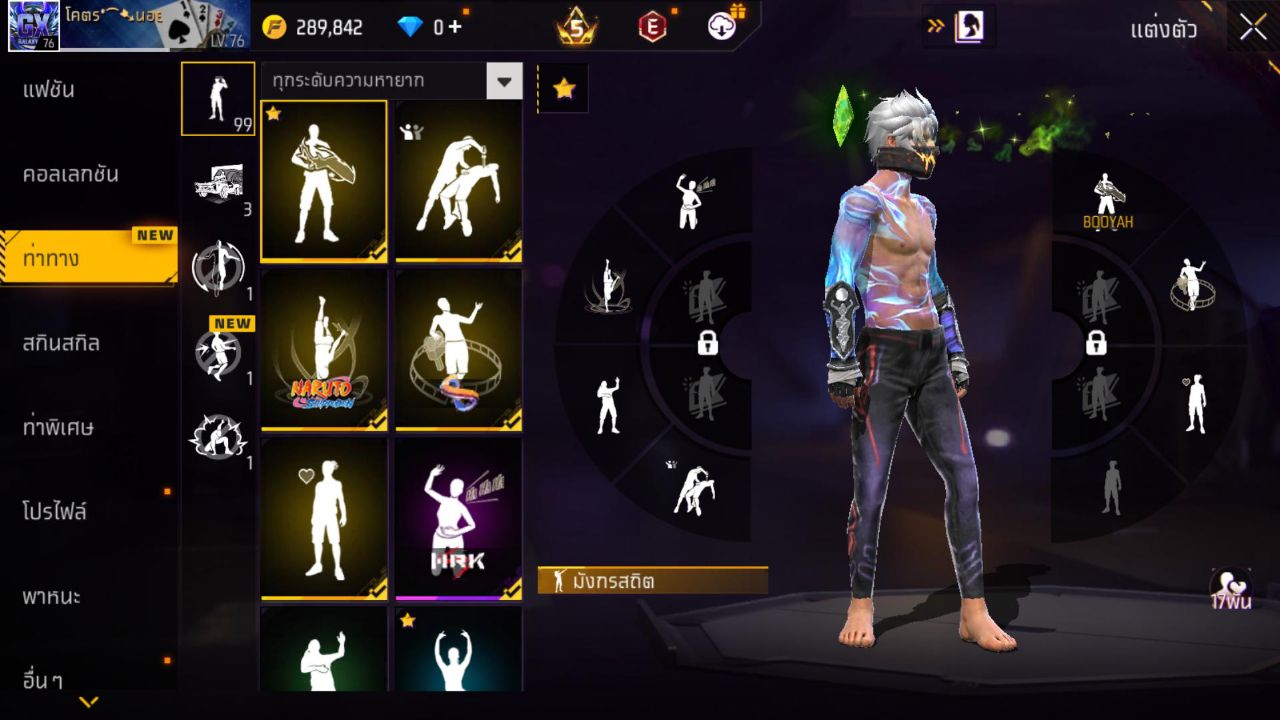Click the locked emote wheel slot padlock
The image size is (1280, 720).
tap(709, 344)
